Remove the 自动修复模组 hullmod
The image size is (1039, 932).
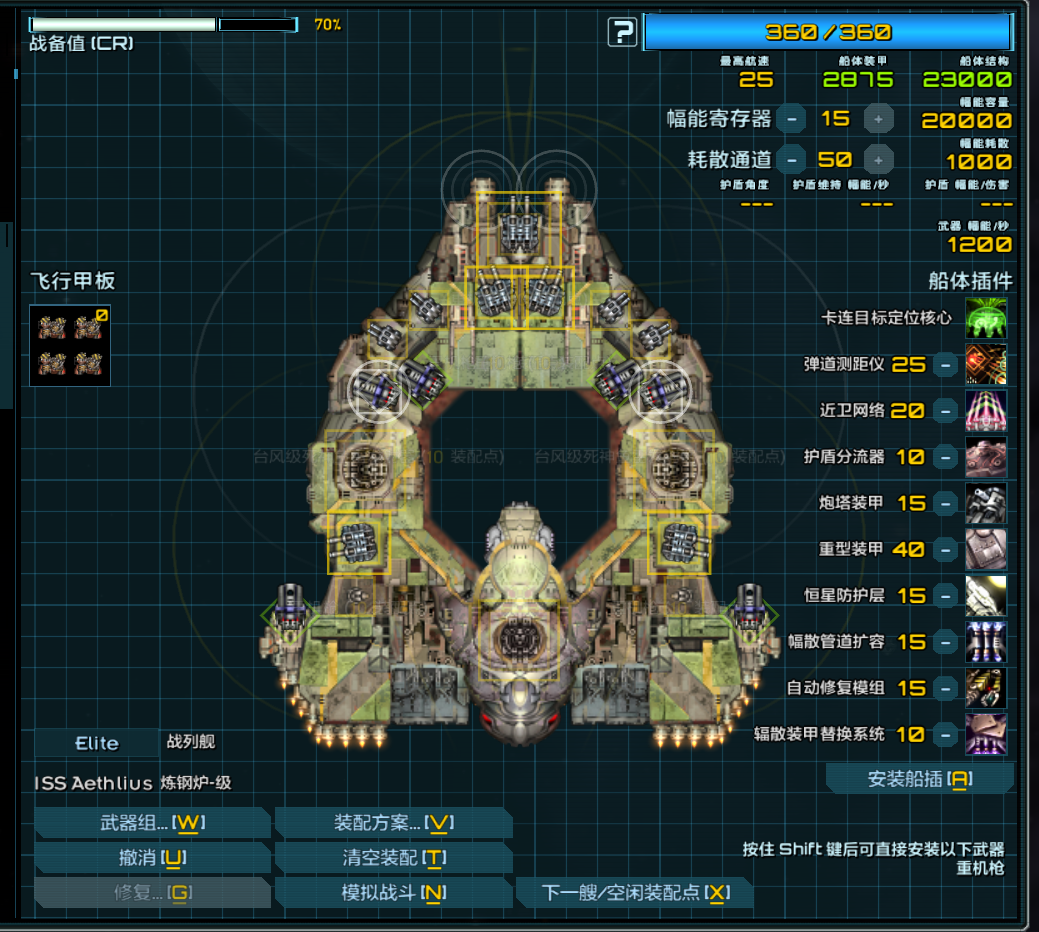tap(945, 688)
